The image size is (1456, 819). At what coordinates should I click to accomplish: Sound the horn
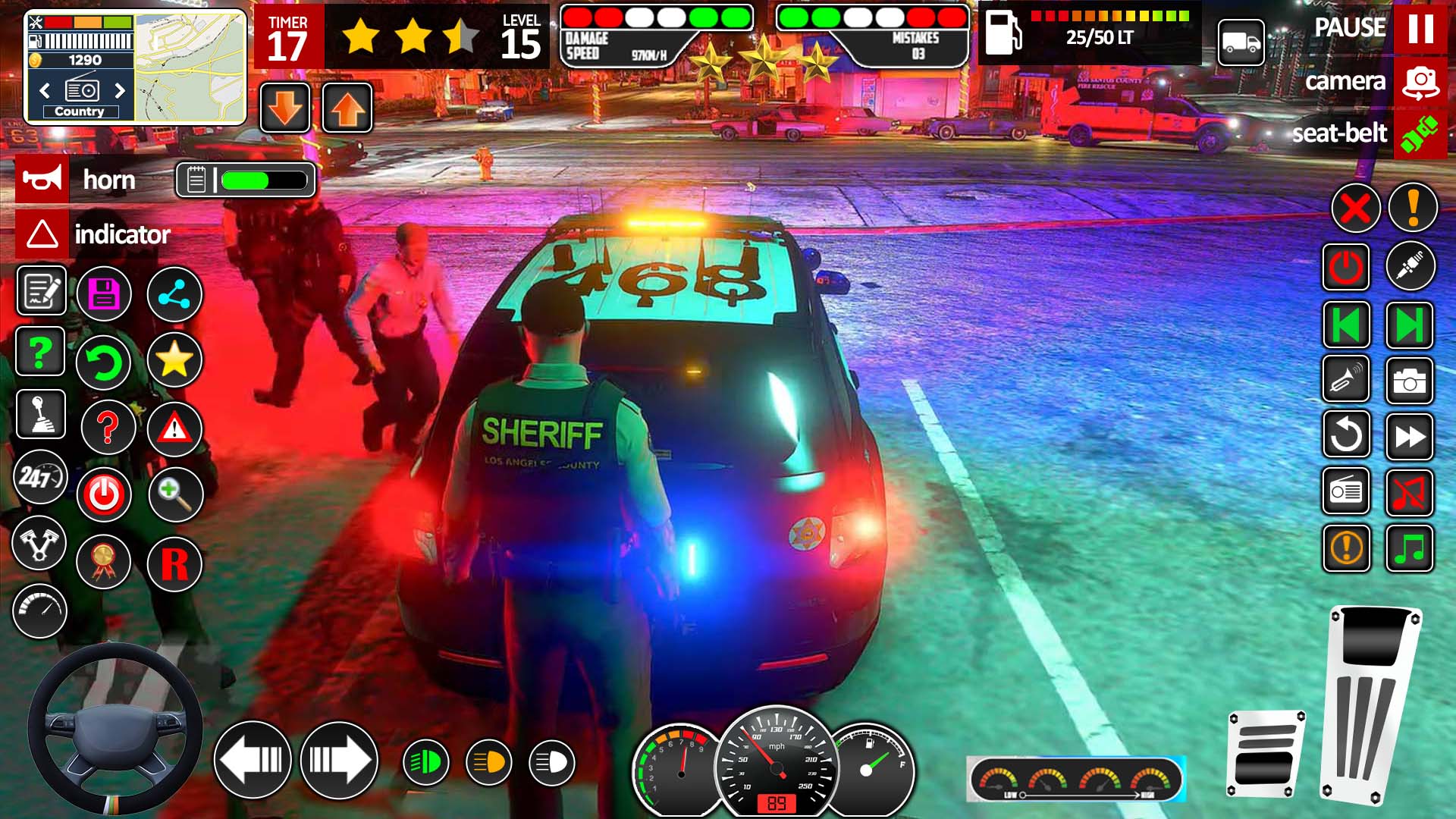click(42, 180)
